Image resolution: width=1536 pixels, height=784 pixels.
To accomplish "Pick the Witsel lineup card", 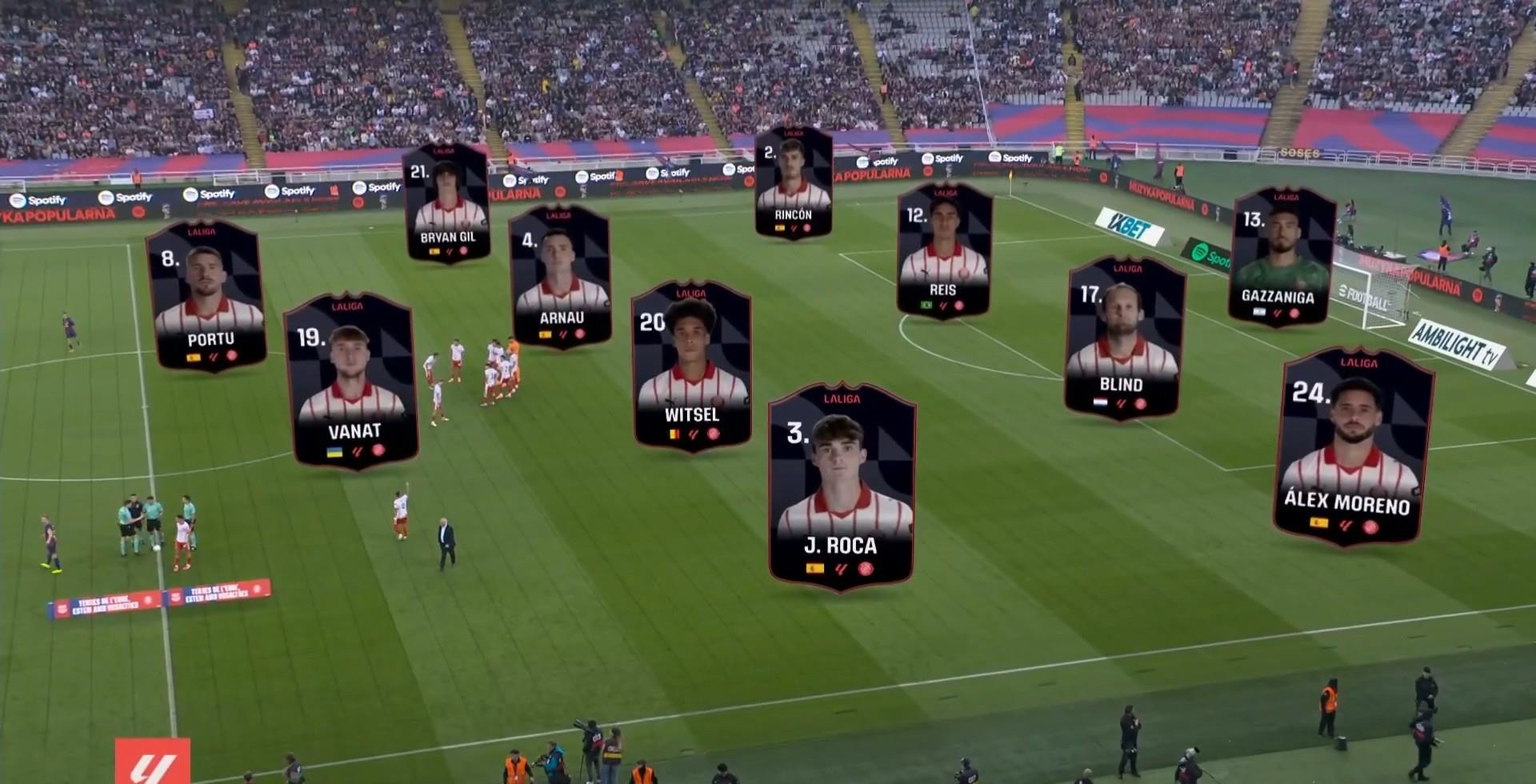I will (692, 366).
